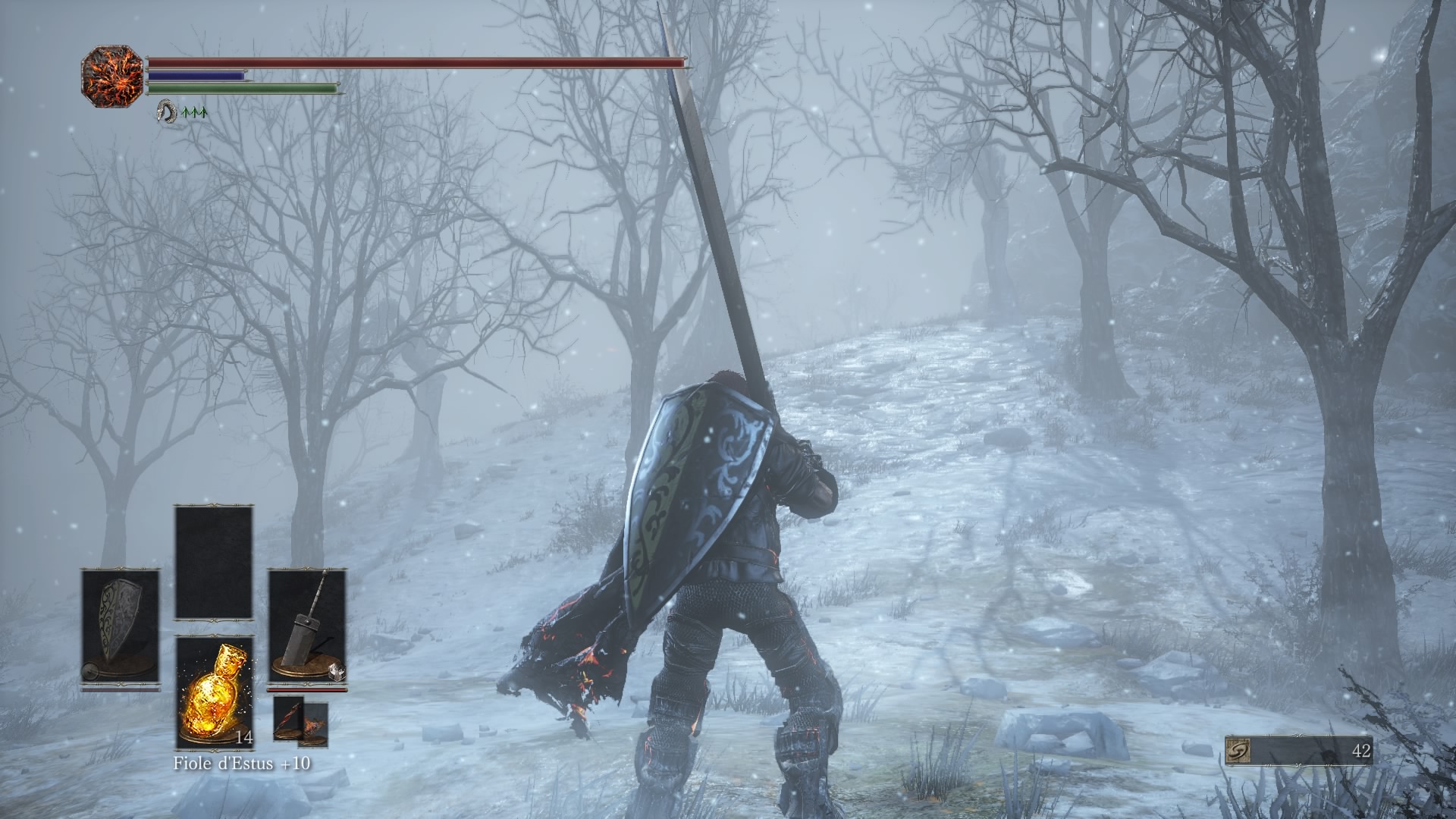Select the right-hand greatsword slot
This screenshot has width=1456, height=819.
[x=307, y=628]
